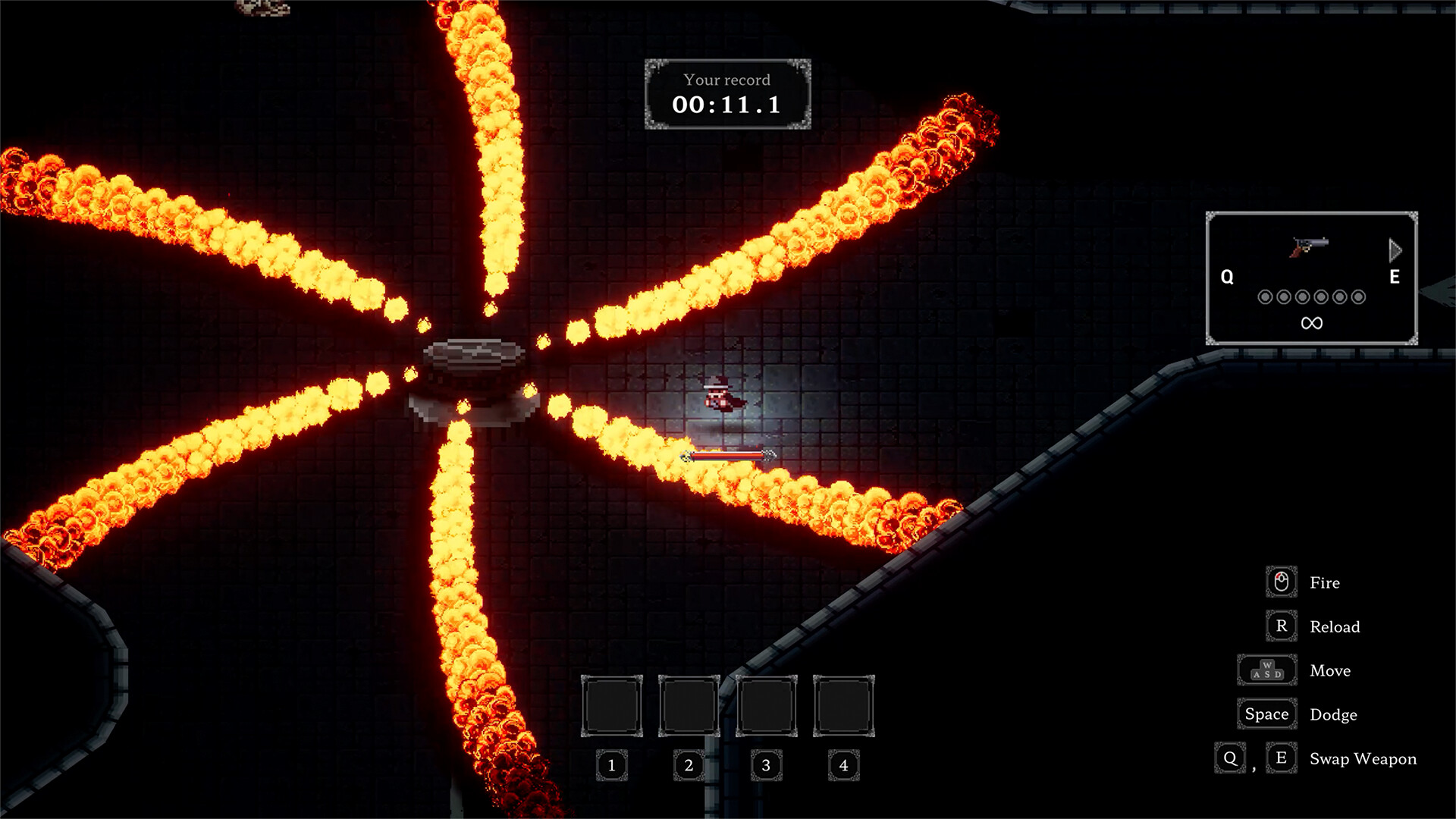Click the E label in the weapon swap panel
Viewport: 1456px width, 819px height.
[x=1393, y=277]
